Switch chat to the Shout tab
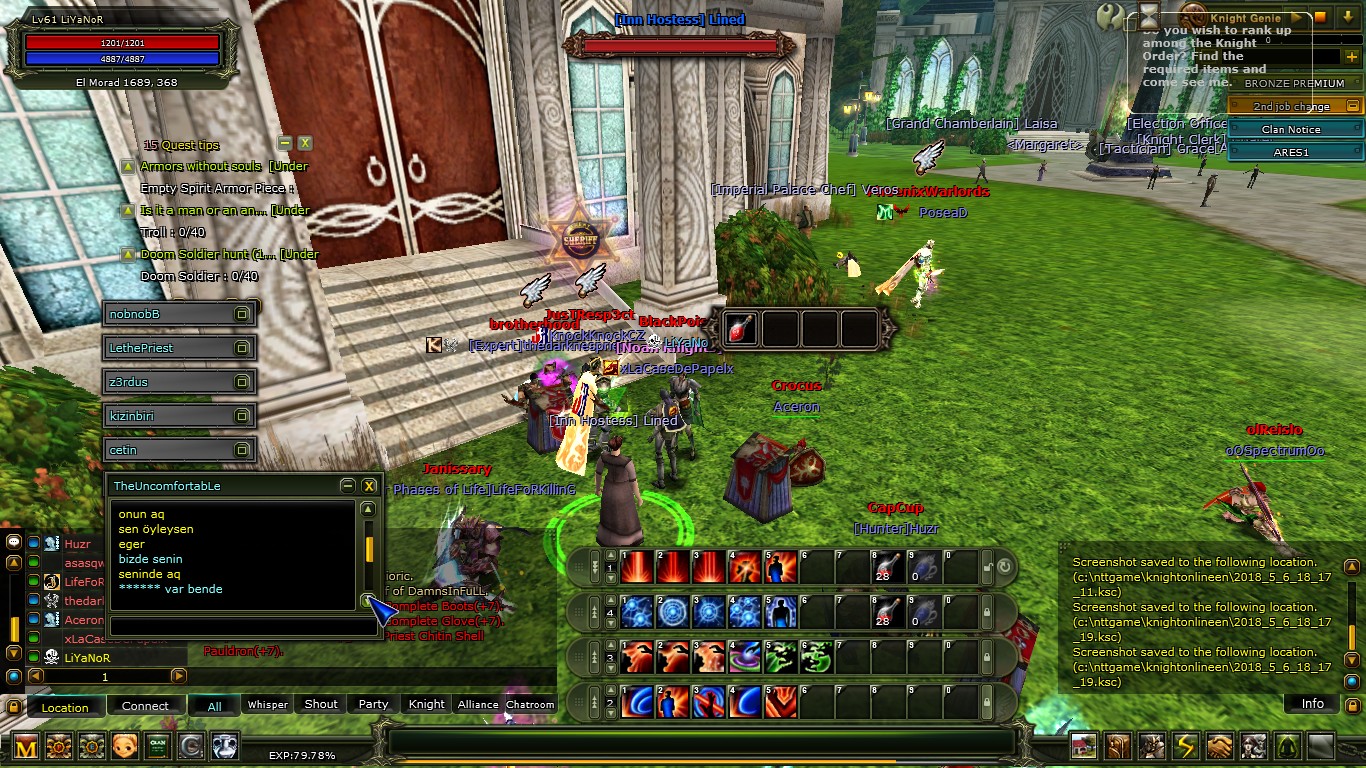The height and width of the screenshot is (768, 1366). (x=321, y=704)
